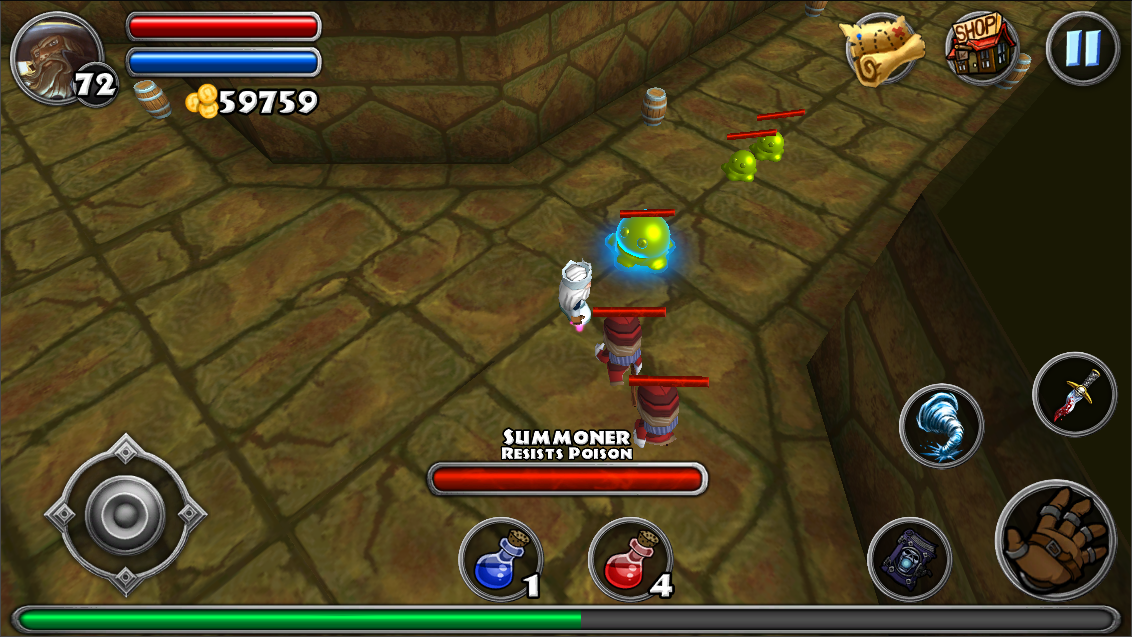Viewport: 1132px width, 637px height.
Task: Tap the warrior character portrait
Action: click(x=55, y=55)
